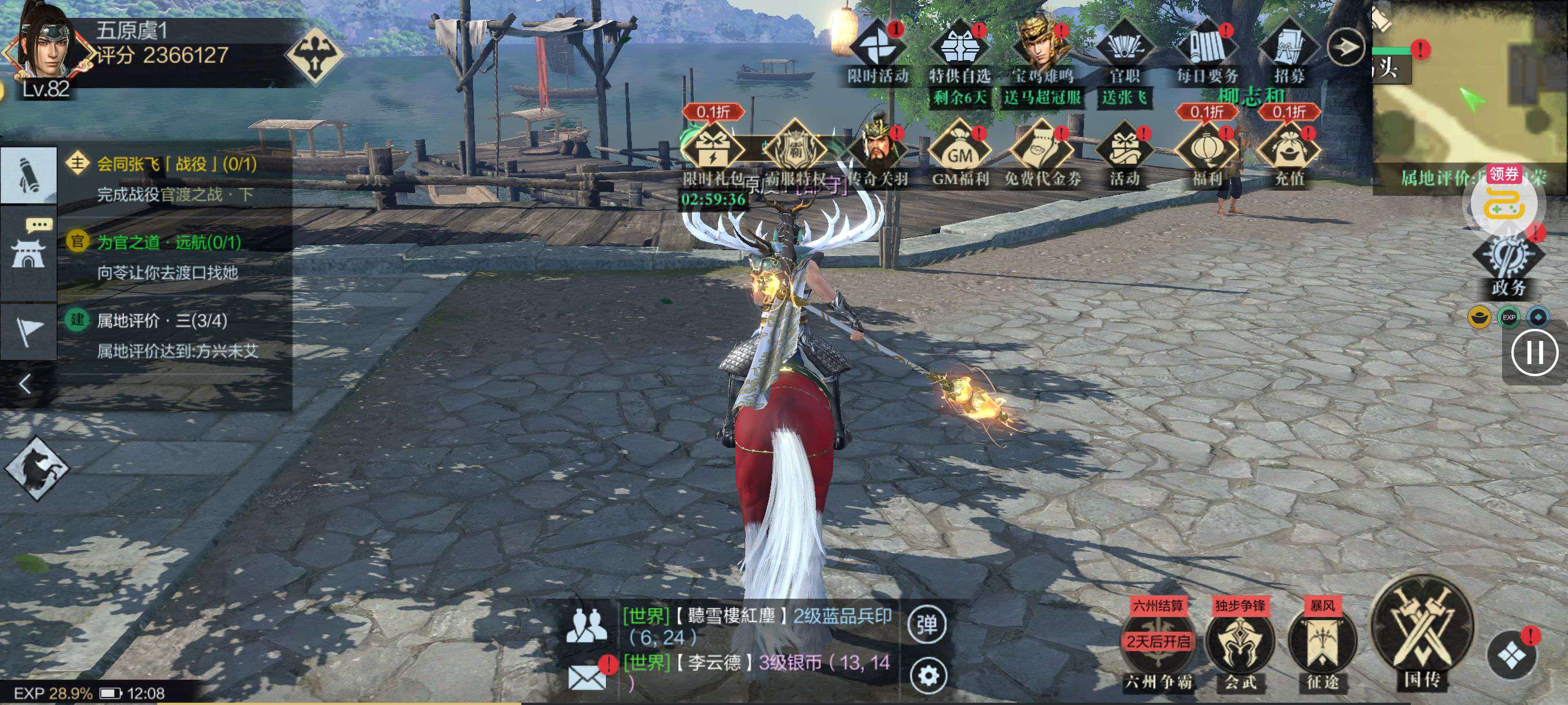Image resolution: width=1568 pixels, height=705 pixels.
Task: Open chat settings gear icon
Action: (927, 674)
